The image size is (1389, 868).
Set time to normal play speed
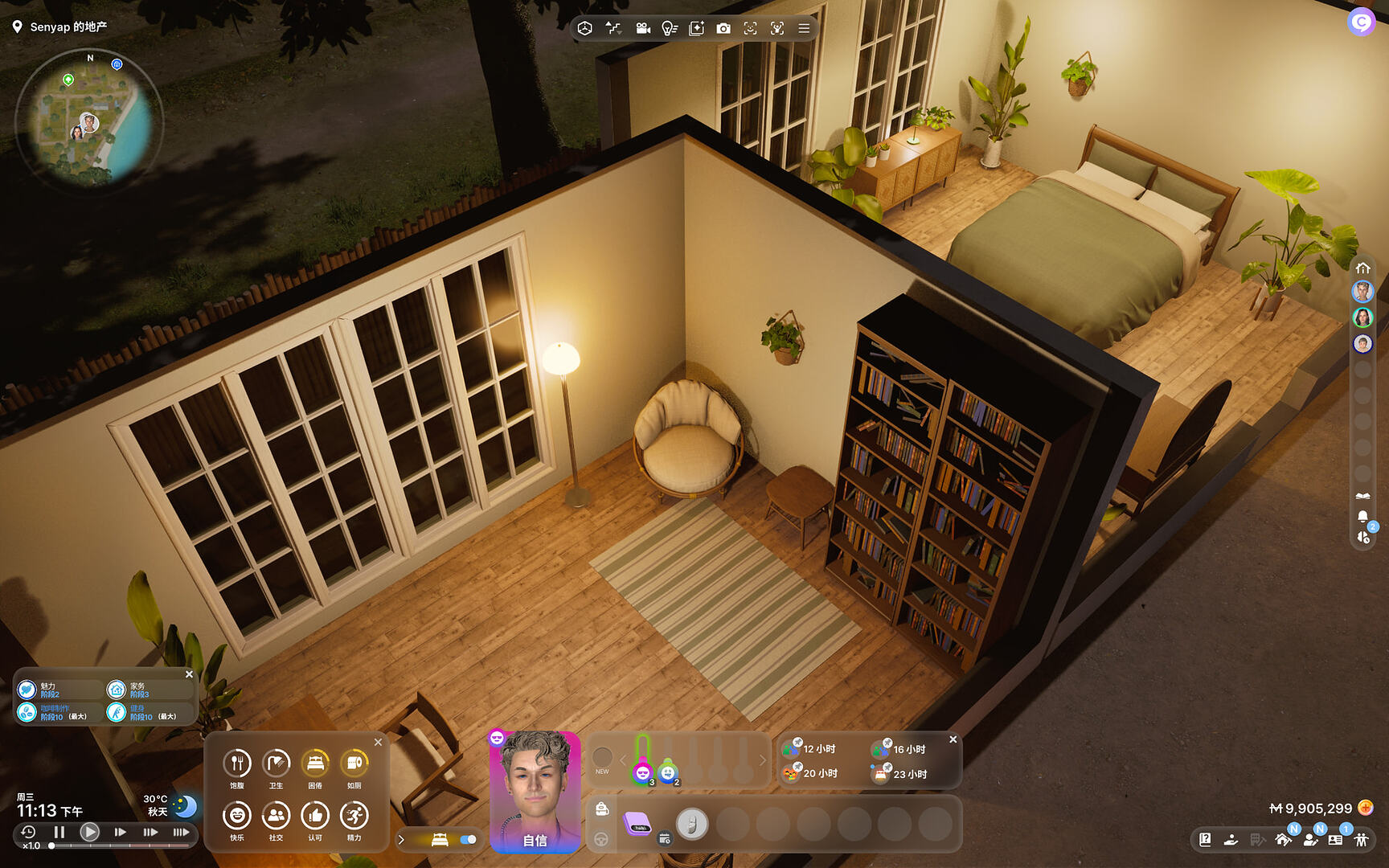coord(89,832)
